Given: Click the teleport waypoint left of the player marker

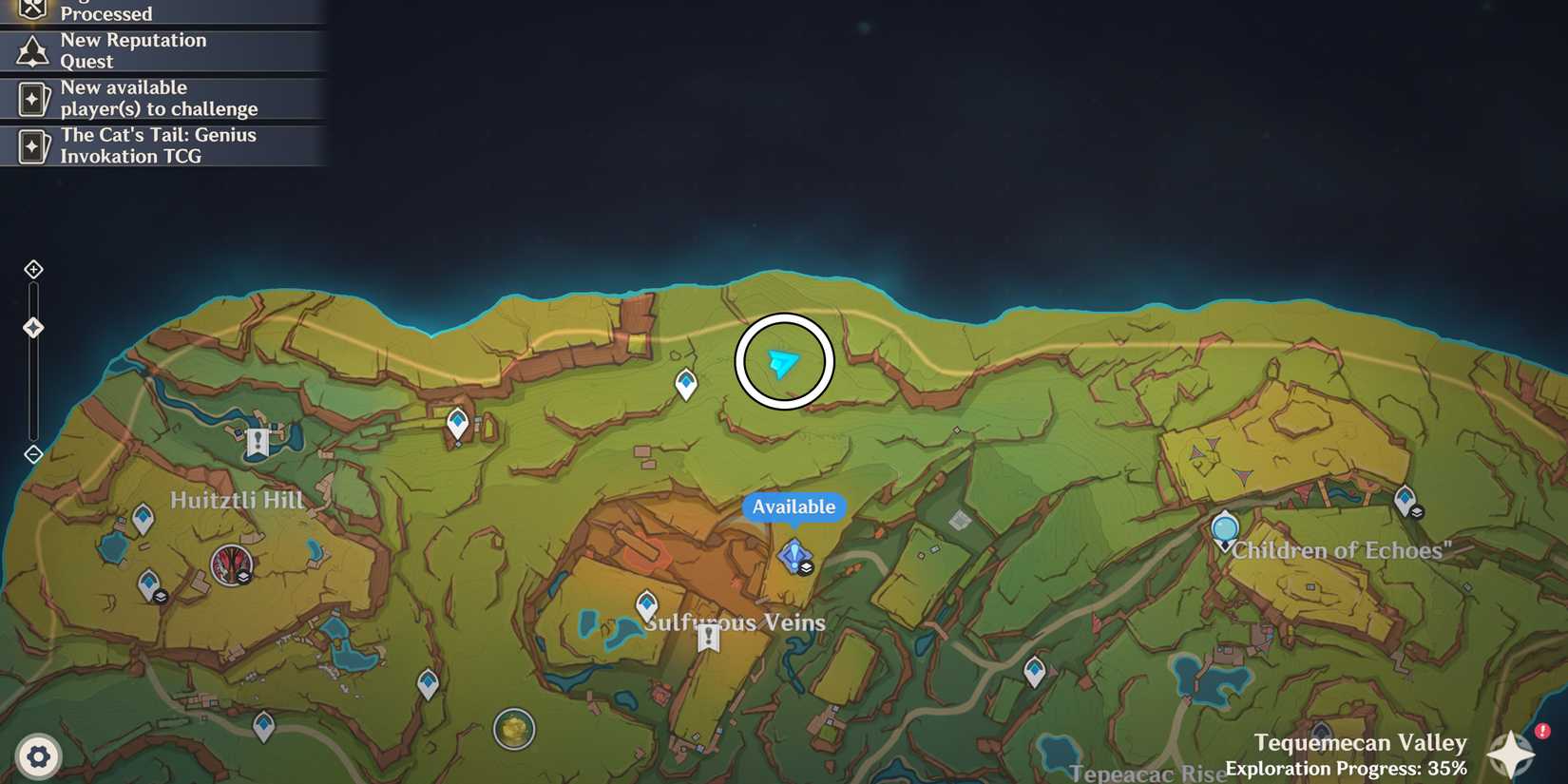Looking at the screenshot, I should [x=686, y=383].
